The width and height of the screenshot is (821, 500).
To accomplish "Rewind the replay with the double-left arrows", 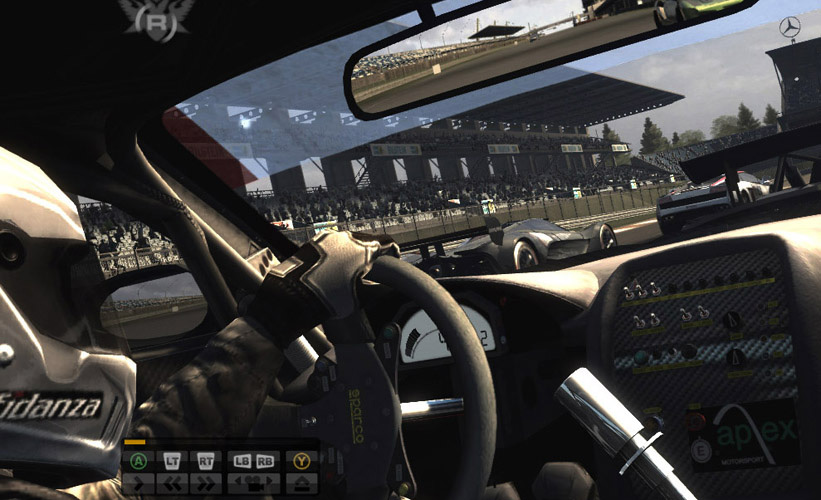I will click(x=172, y=484).
